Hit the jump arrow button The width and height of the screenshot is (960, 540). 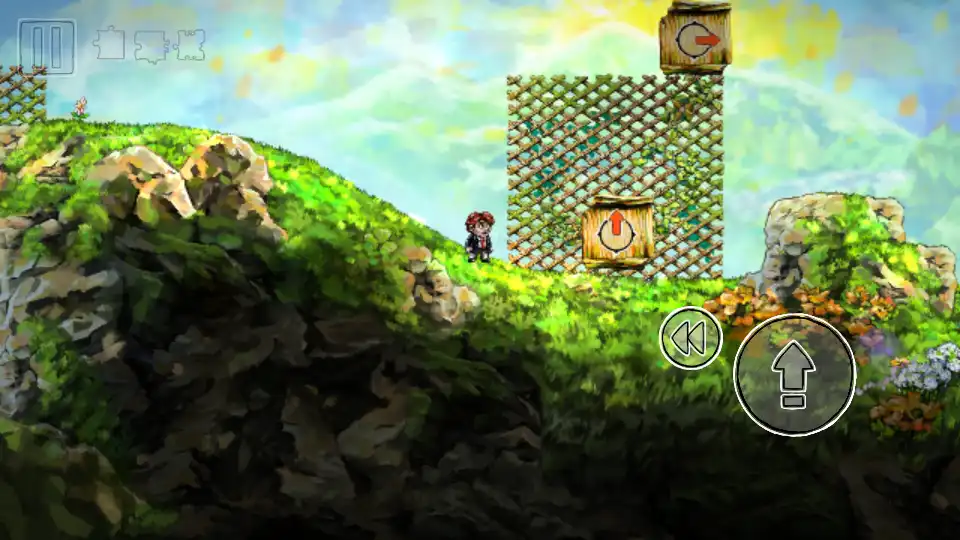click(x=794, y=374)
